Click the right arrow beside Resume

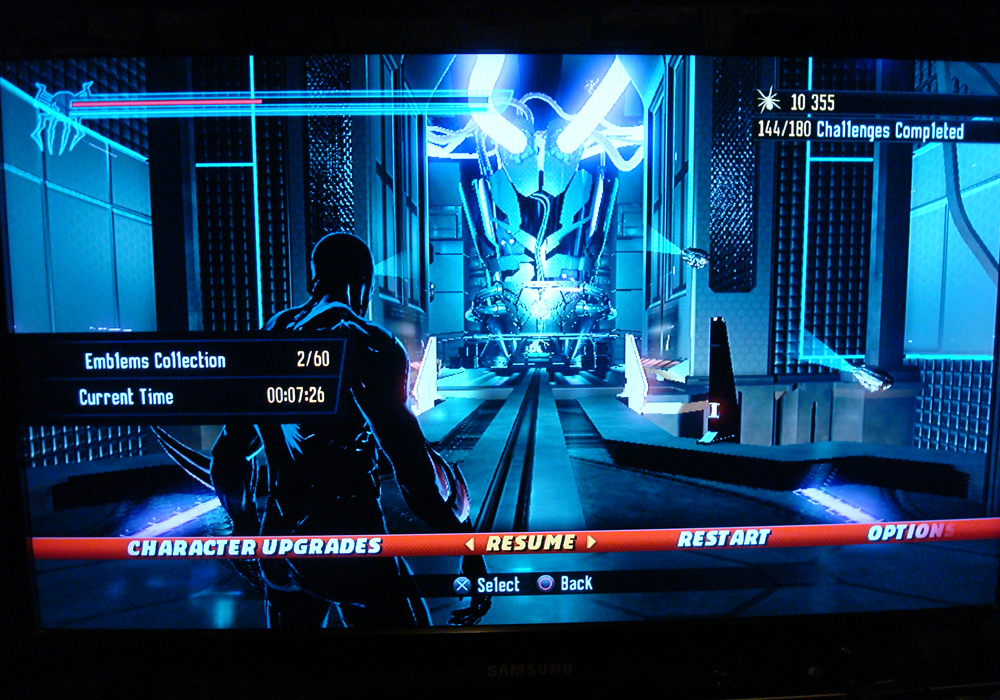[x=591, y=542]
